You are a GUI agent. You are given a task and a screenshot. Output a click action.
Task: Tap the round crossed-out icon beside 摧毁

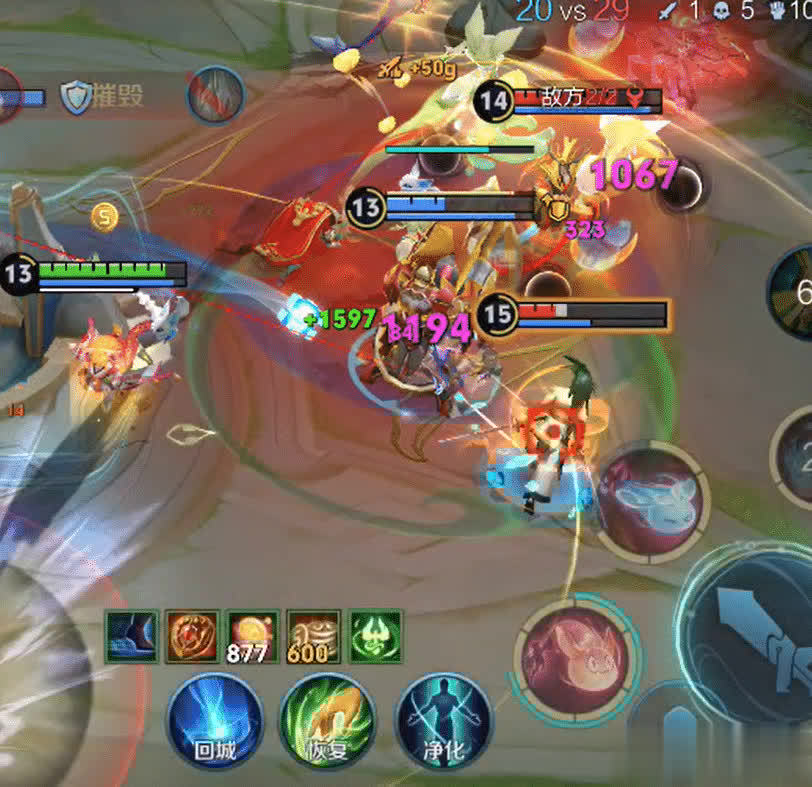click(x=216, y=95)
